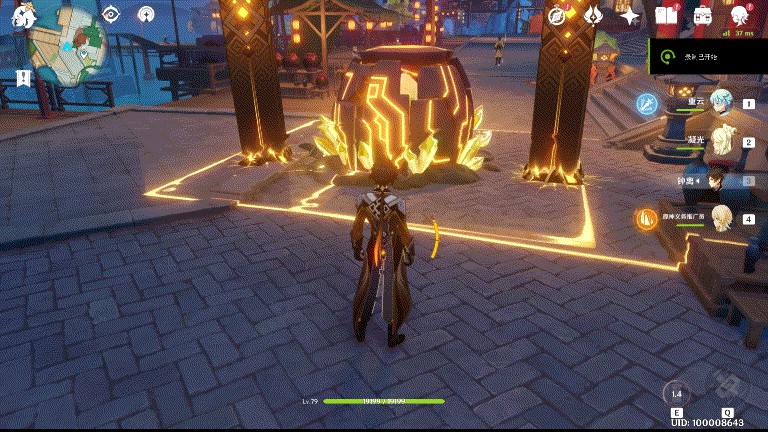
Task: Switch to party member 凝光
Action: [x=716, y=142]
